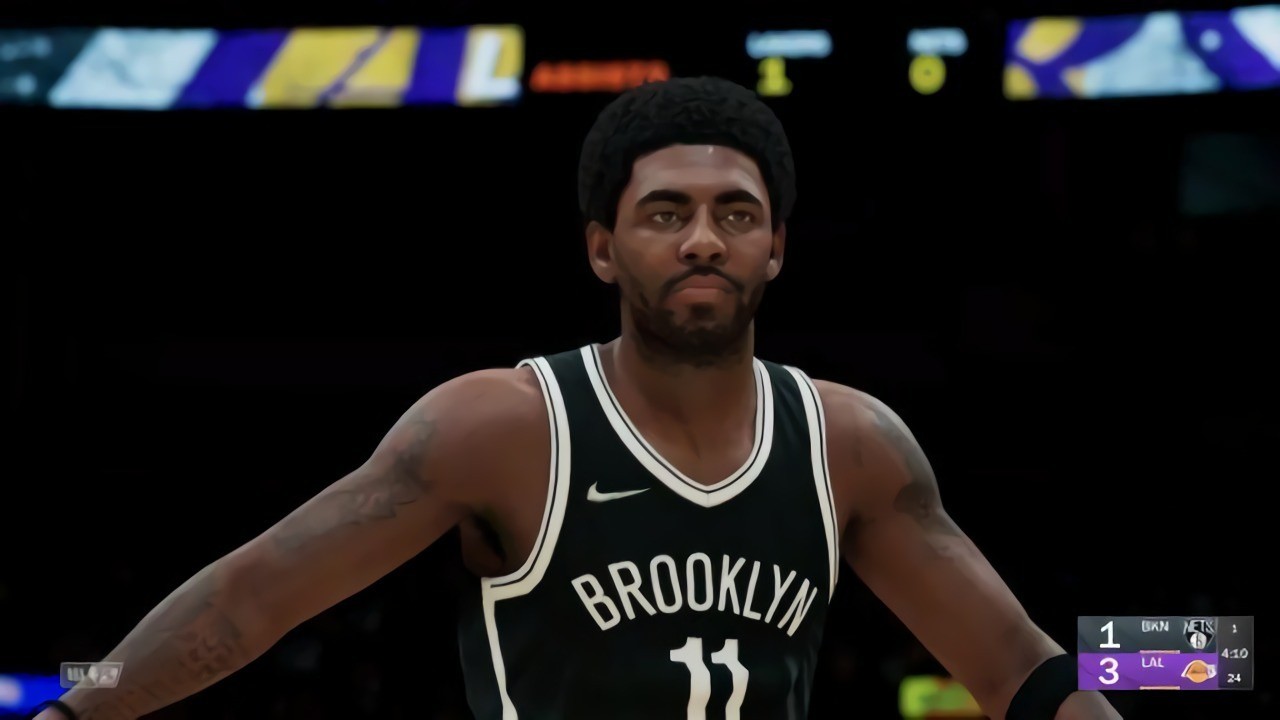
Task: Select the BKN team abbreviation on the scoreboard
Action: click(1155, 625)
